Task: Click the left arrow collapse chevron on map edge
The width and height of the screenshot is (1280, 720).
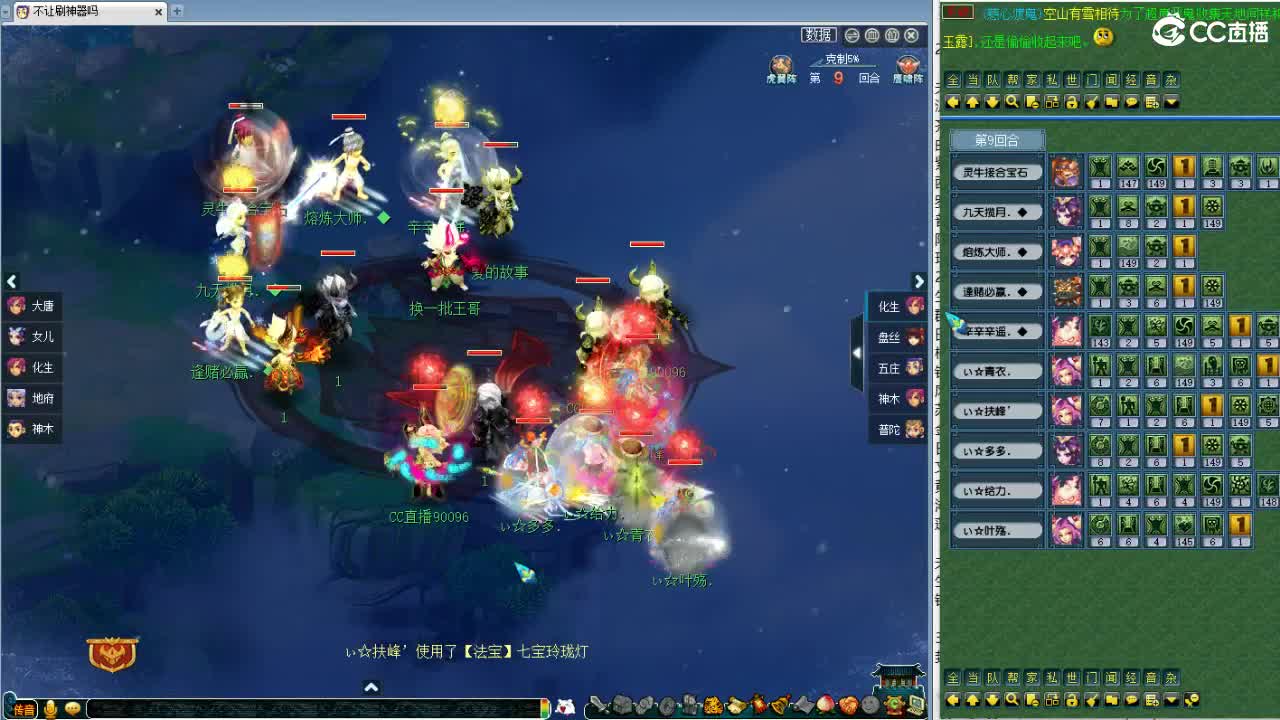Action: [13, 282]
